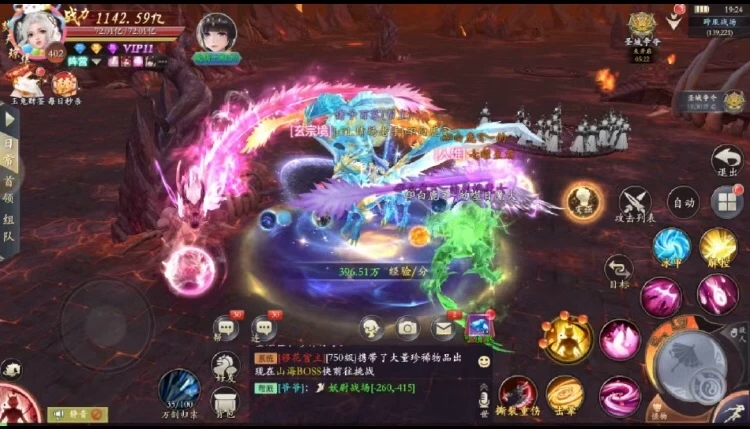
Task: Open the four-square grid menu button
Action: 727,202
